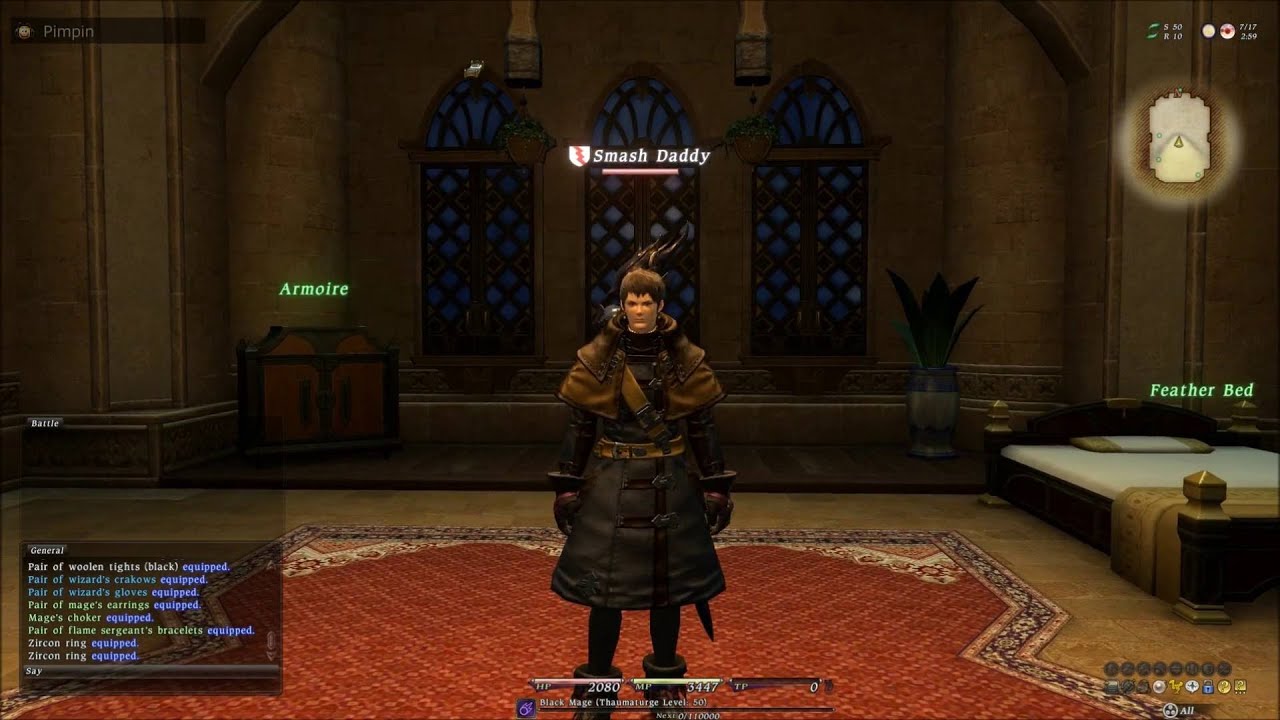Click the blue padlock menu icon
Image resolution: width=1280 pixels, height=720 pixels.
(x=1207, y=687)
